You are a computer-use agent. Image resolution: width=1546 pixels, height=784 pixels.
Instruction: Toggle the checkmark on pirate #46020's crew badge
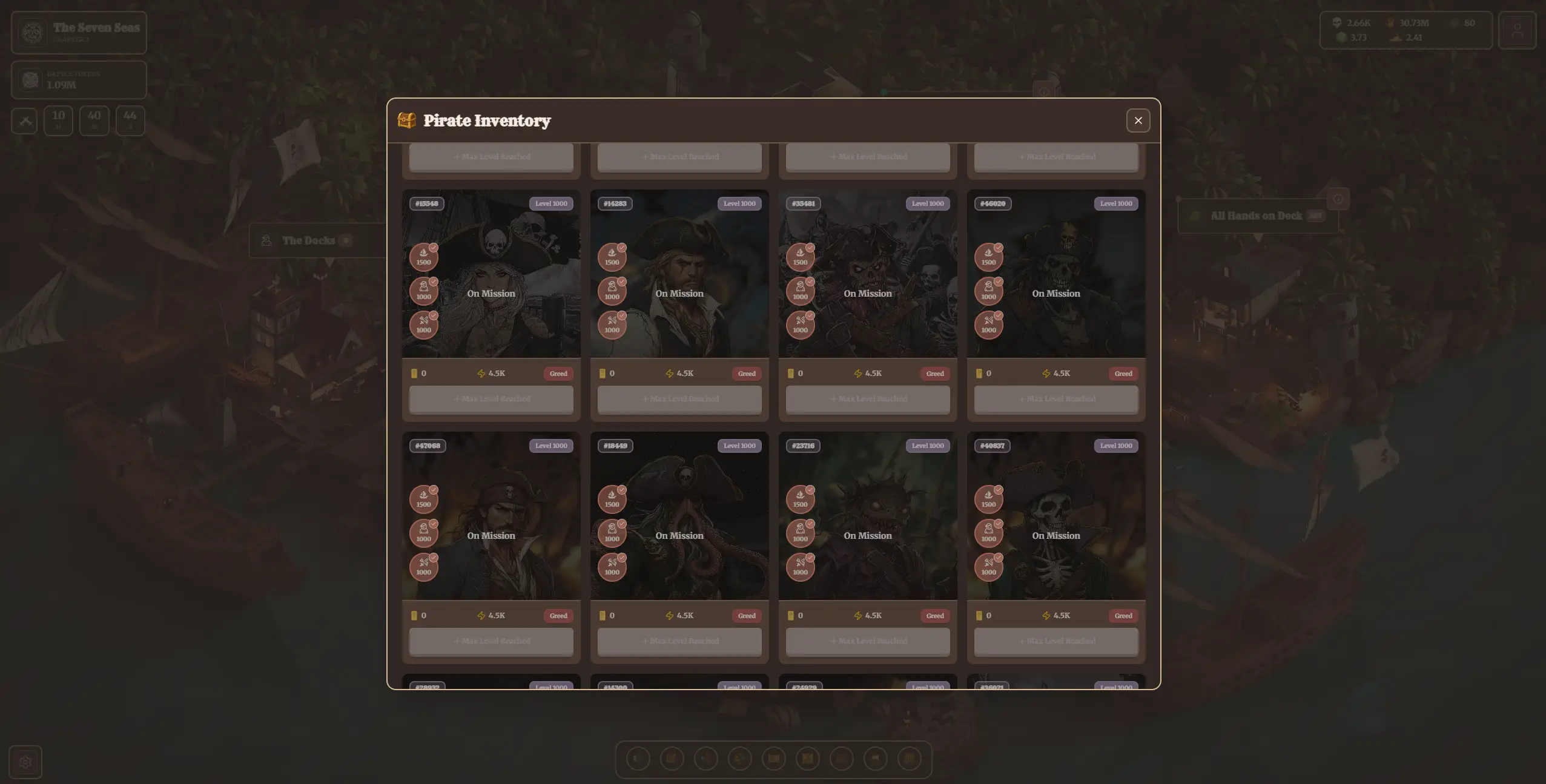[x=998, y=280]
